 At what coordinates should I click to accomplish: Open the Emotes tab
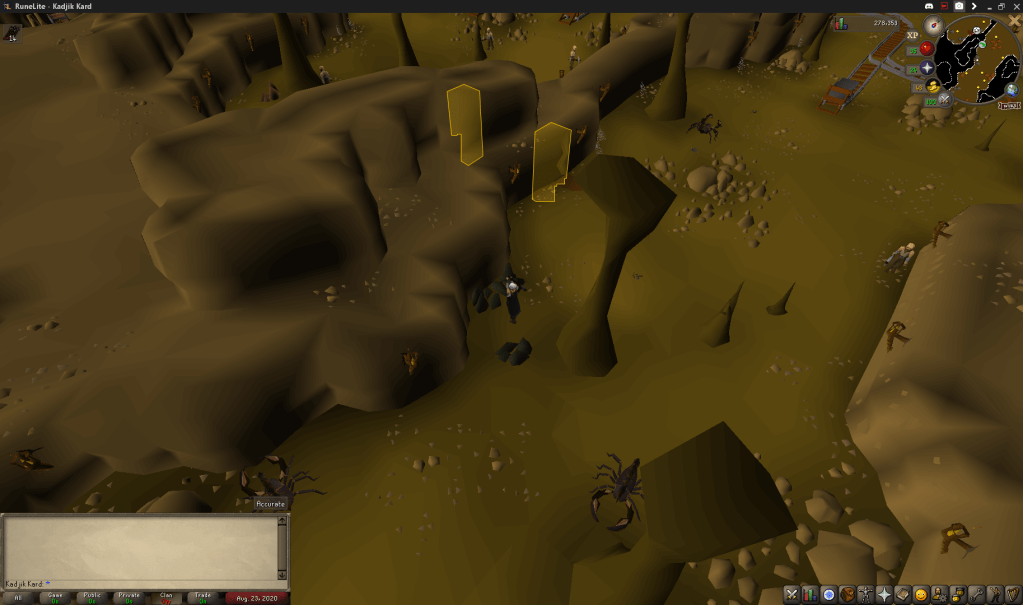pyautogui.click(x=994, y=595)
